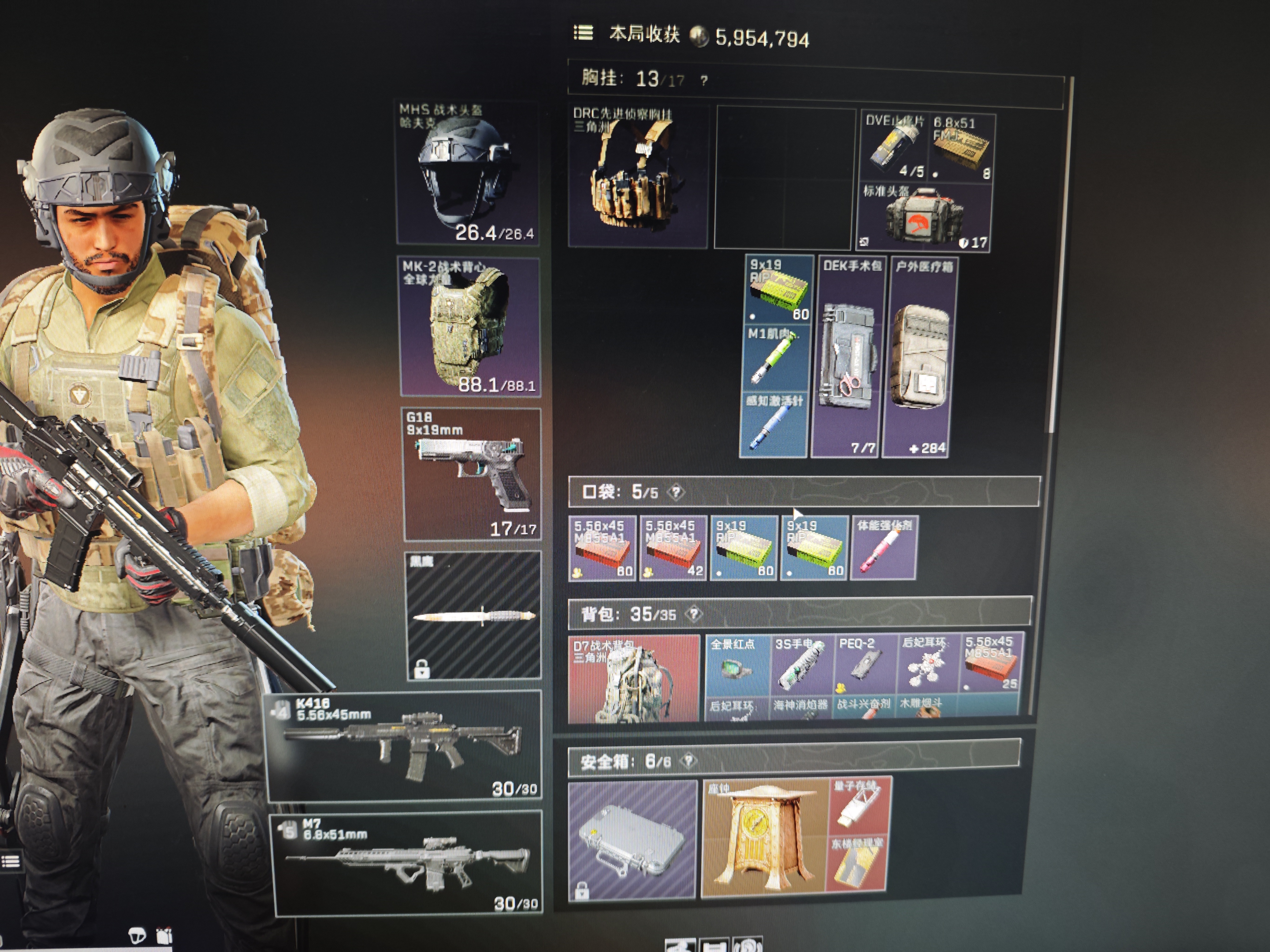Open the list icon beside loot total
The height and width of the screenshot is (952, 1270).
click(583, 33)
